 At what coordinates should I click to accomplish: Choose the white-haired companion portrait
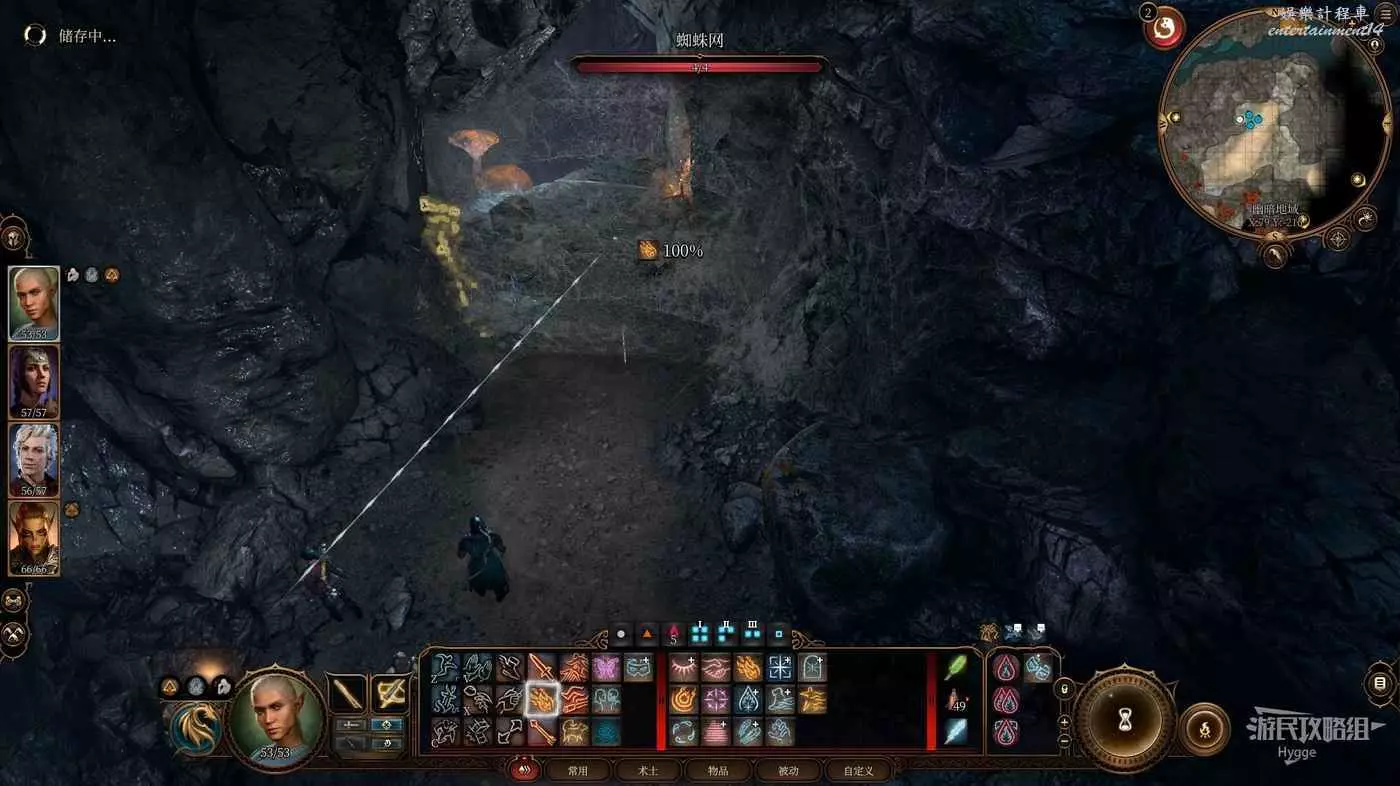pyautogui.click(x=34, y=459)
